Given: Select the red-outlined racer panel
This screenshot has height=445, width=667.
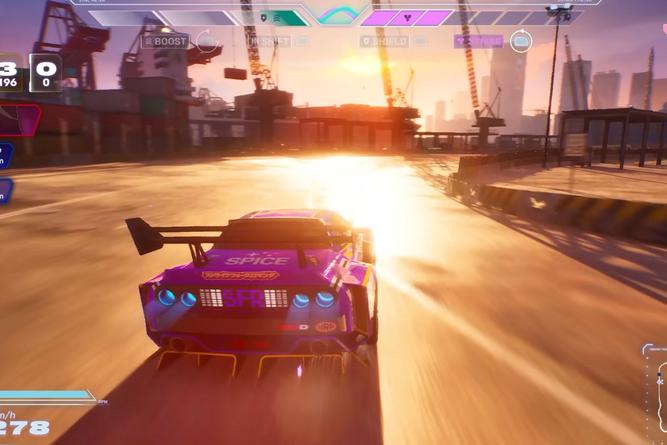Looking at the screenshot, I should click(x=19, y=120).
